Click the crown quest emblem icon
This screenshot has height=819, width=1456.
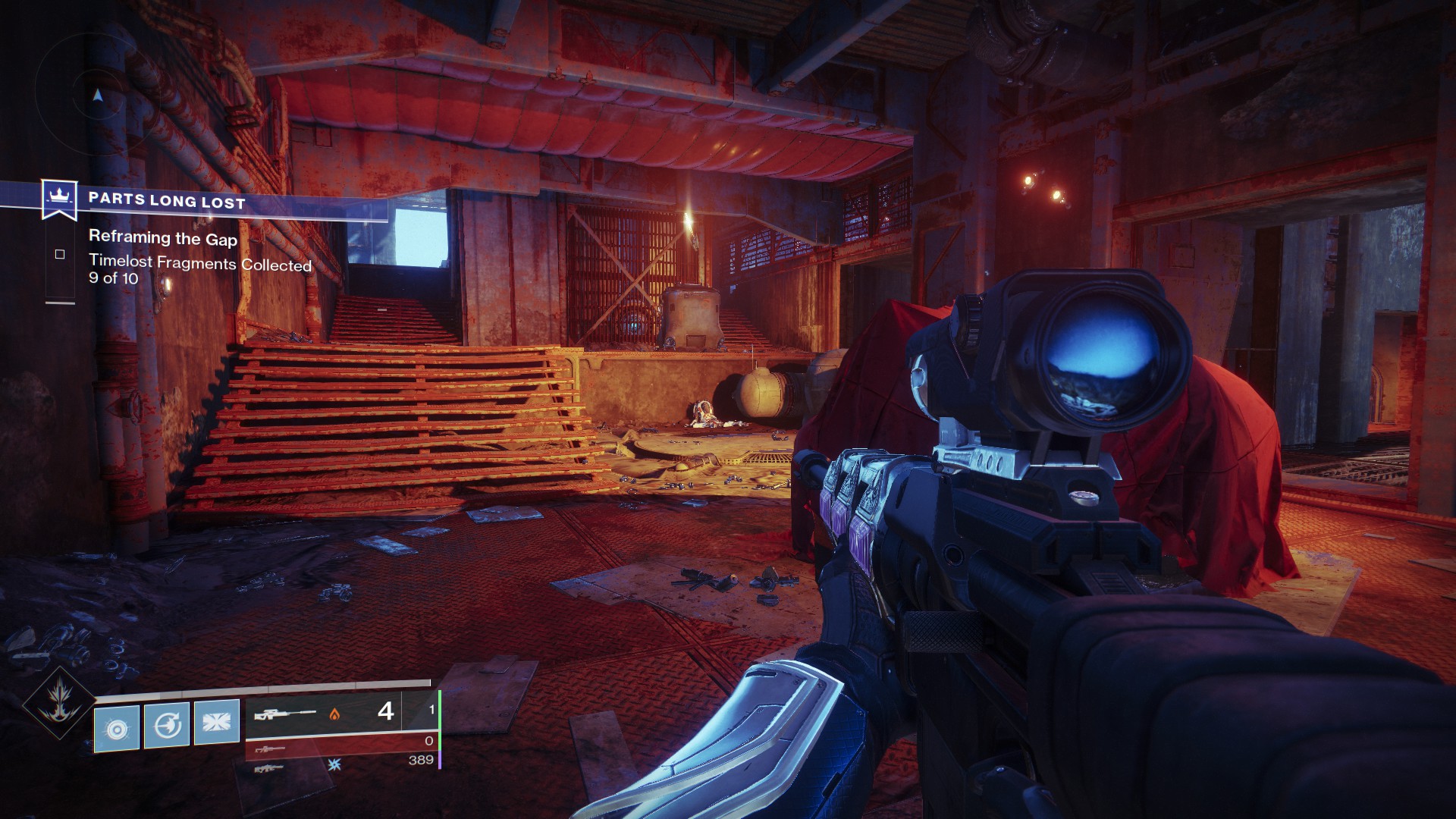pos(56,197)
